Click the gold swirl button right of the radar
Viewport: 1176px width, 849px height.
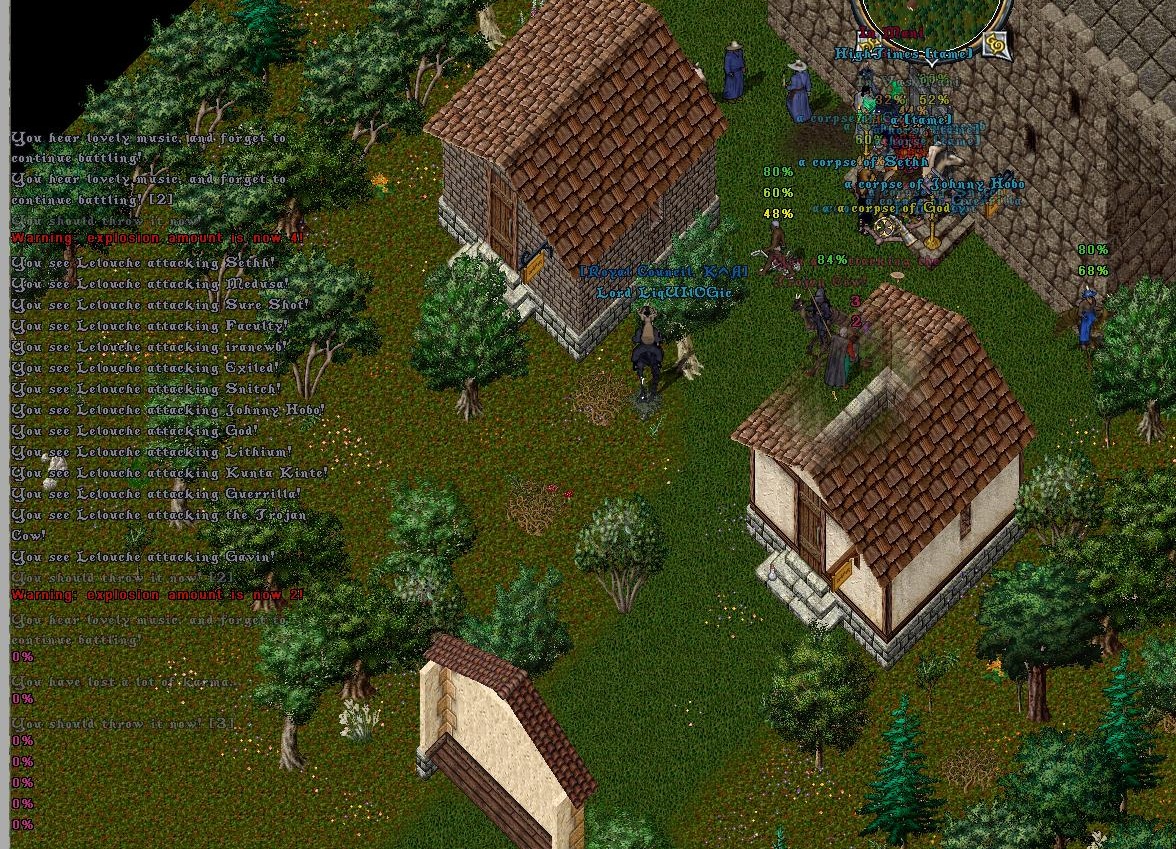click(995, 45)
